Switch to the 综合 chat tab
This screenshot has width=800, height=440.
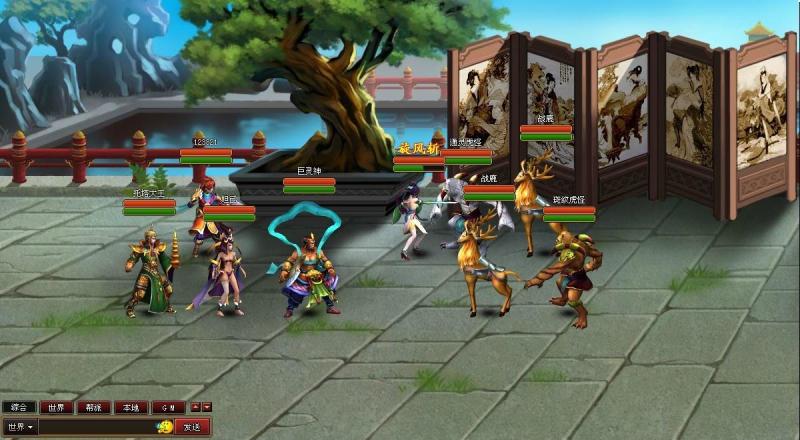pyautogui.click(x=18, y=407)
